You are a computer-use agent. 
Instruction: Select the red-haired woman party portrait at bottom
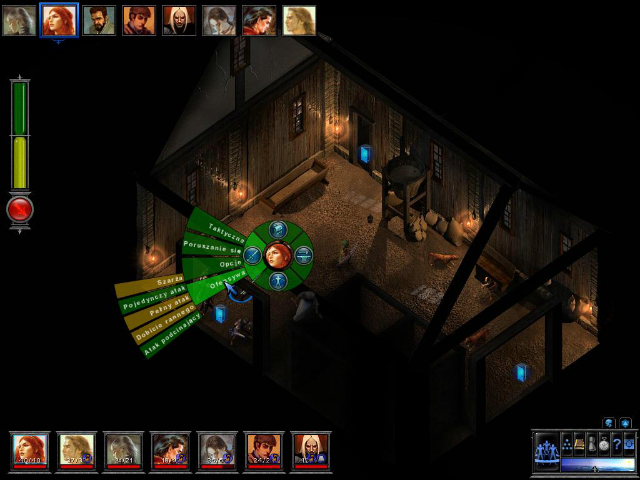pyautogui.click(x=30, y=451)
